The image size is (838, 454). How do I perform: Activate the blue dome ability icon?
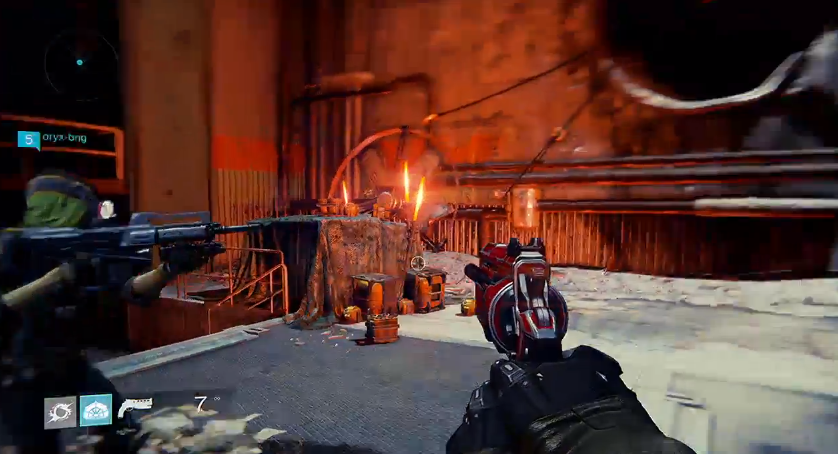(x=96, y=410)
